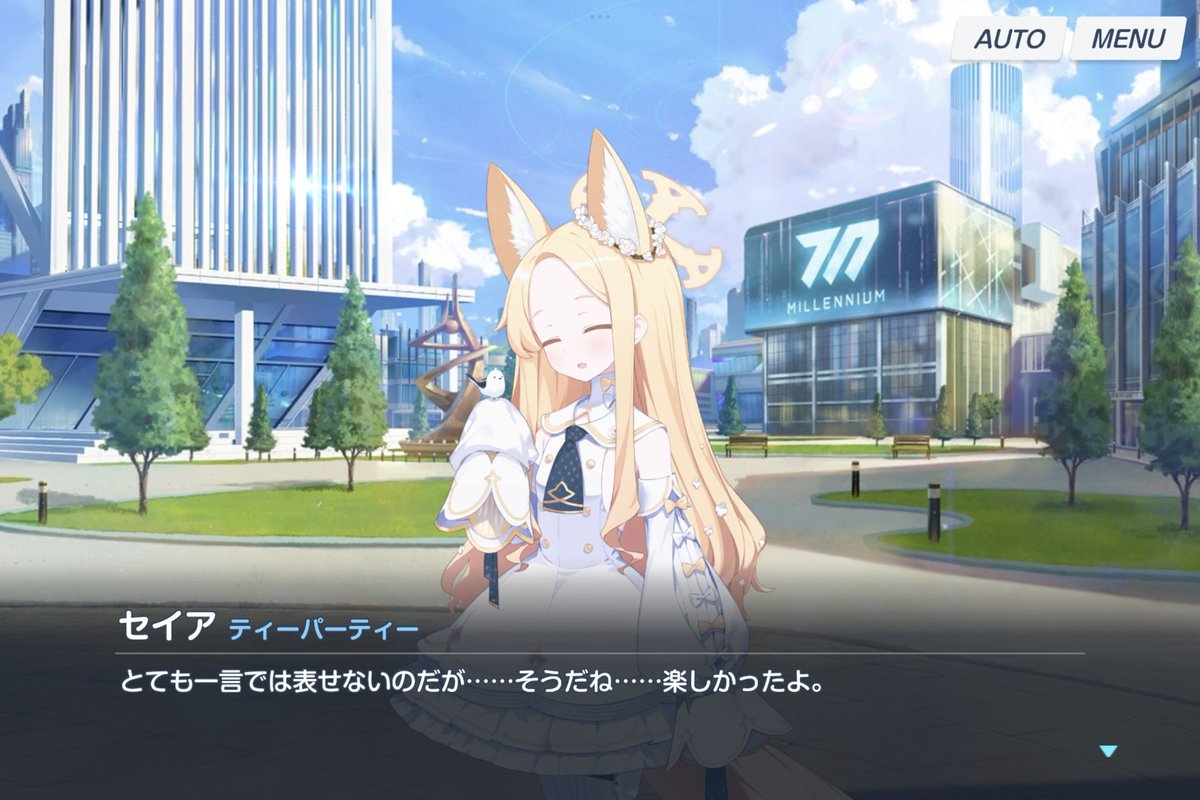Toggle the AUTO dialogue playback button
This screenshot has height=800, width=1200.
pyautogui.click(x=1008, y=39)
